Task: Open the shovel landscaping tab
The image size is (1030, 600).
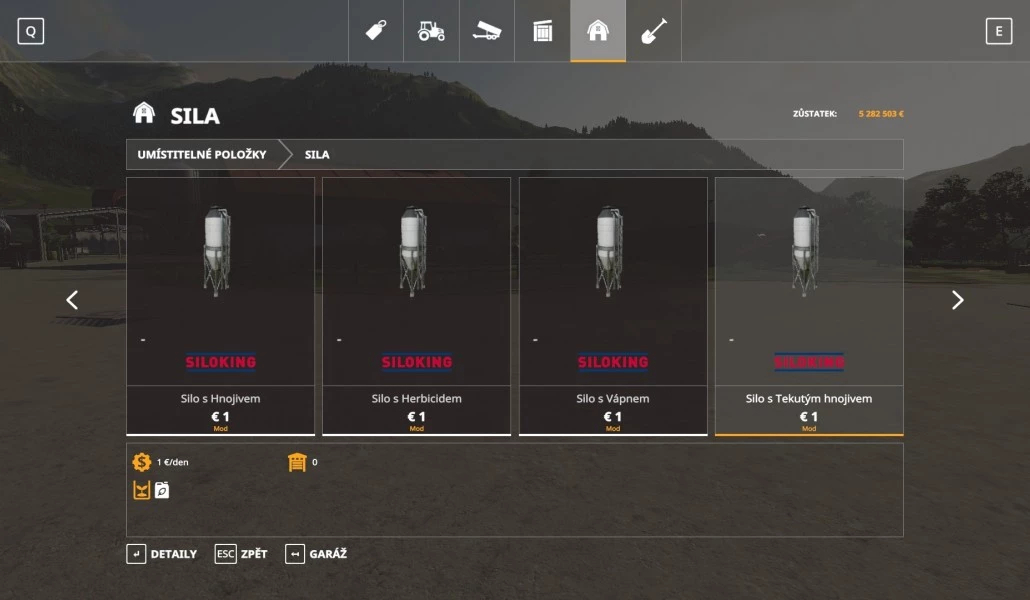Action: pyautogui.click(x=654, y=31)
